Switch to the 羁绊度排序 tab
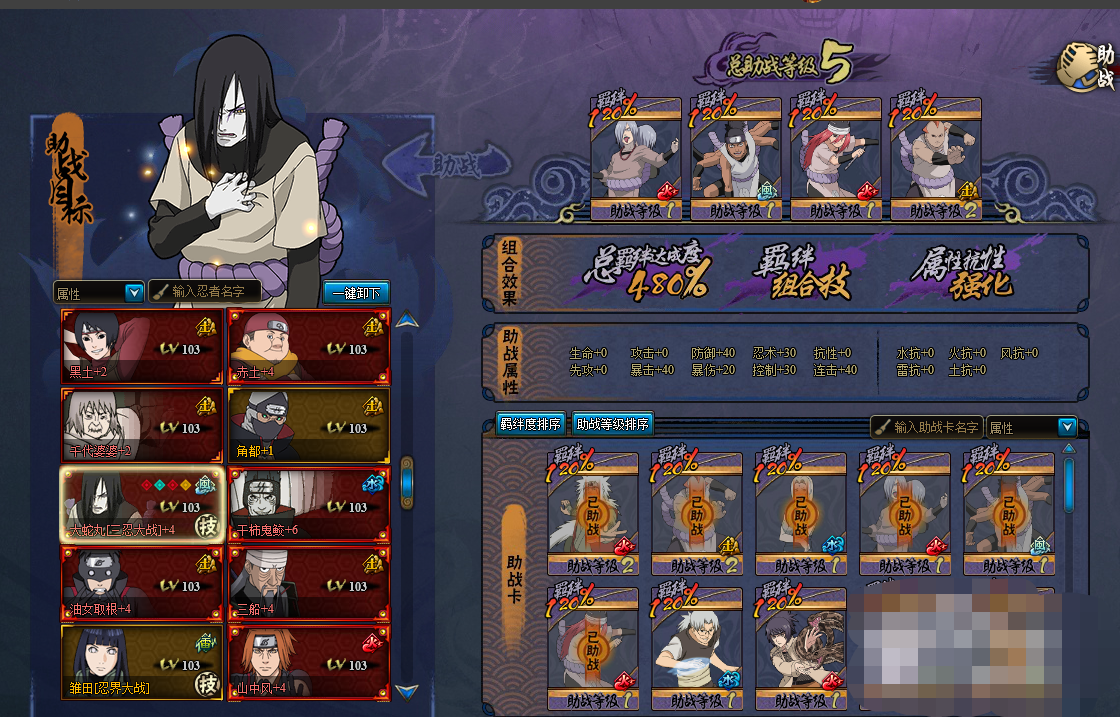 [x=531, y=424]
